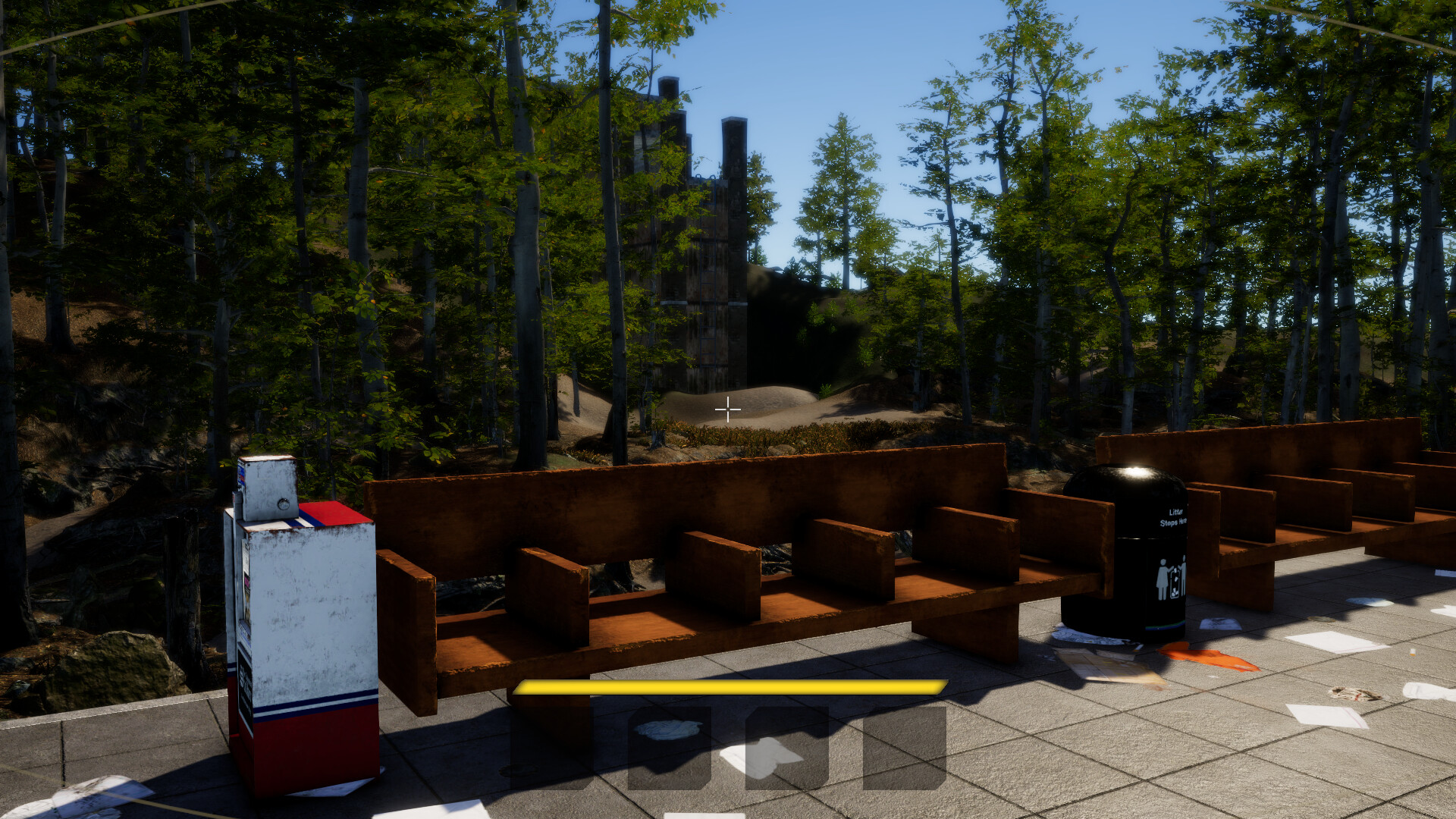Click the crosshair at screen center
Image resolution: width=1456 pixels, height=819 pixels.
coord(728,409)
